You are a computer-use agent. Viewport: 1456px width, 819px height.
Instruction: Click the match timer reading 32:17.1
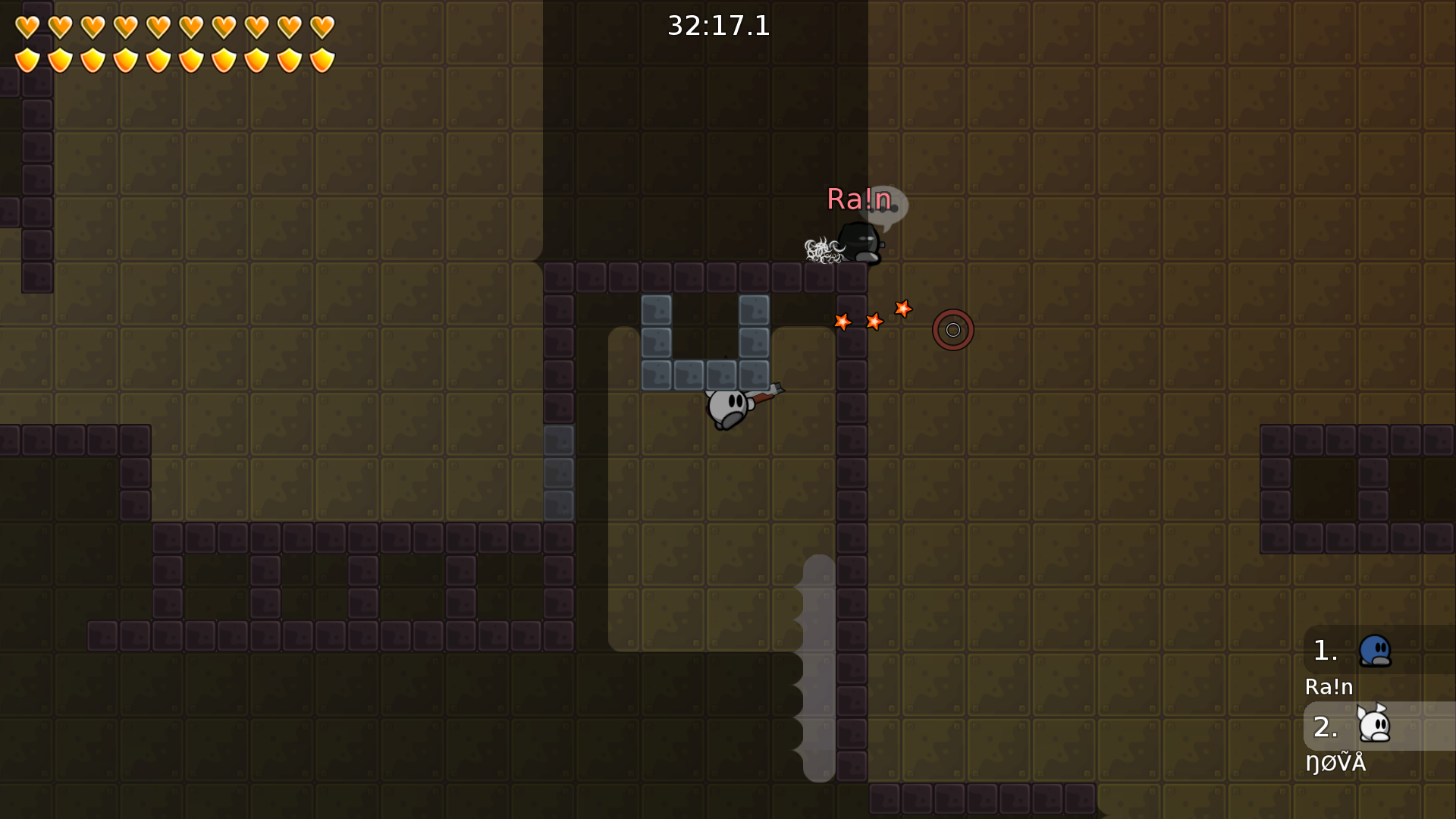[717, 27]
